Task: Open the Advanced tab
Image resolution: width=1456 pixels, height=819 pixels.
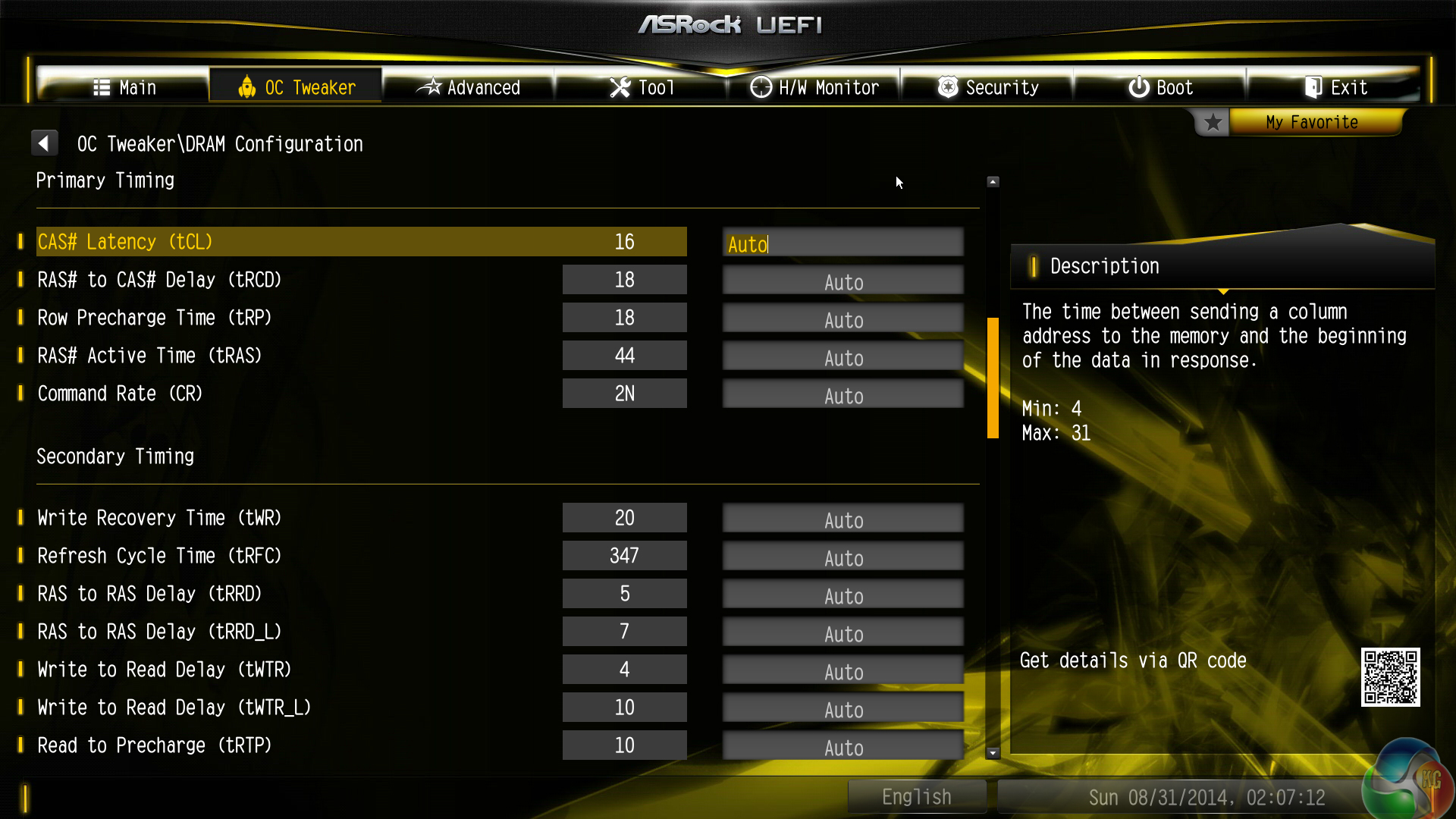Action: pos(469,87)
